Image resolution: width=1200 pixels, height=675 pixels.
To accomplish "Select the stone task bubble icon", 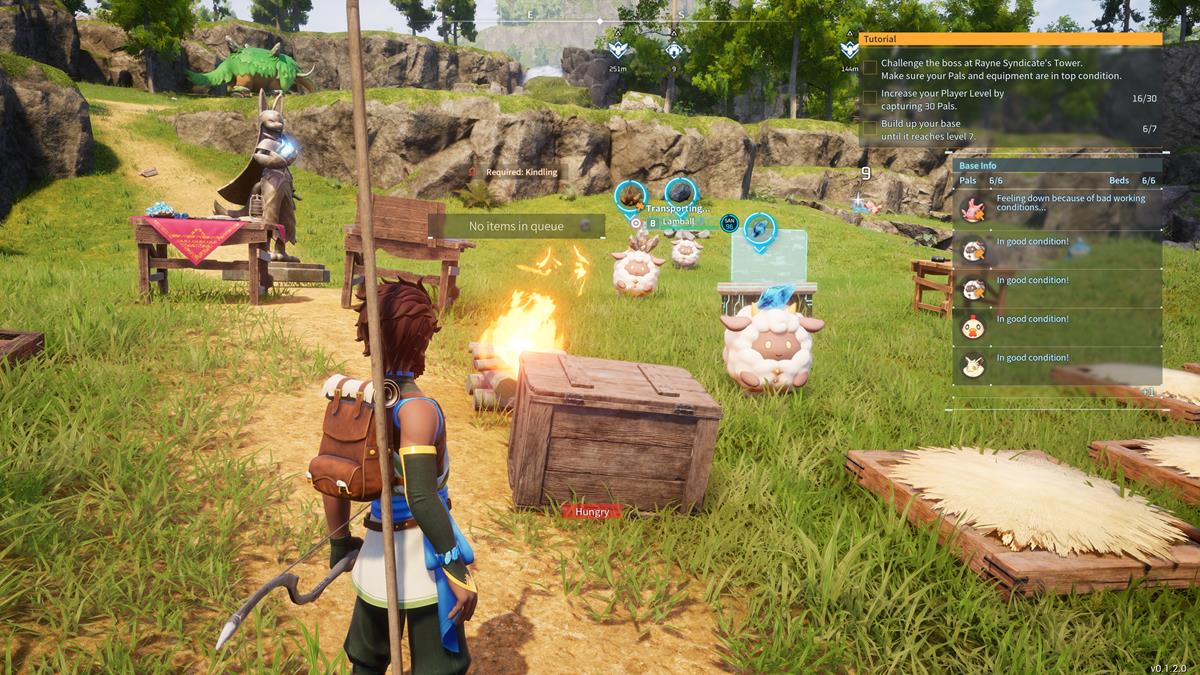I will click(x=680, y=192).
